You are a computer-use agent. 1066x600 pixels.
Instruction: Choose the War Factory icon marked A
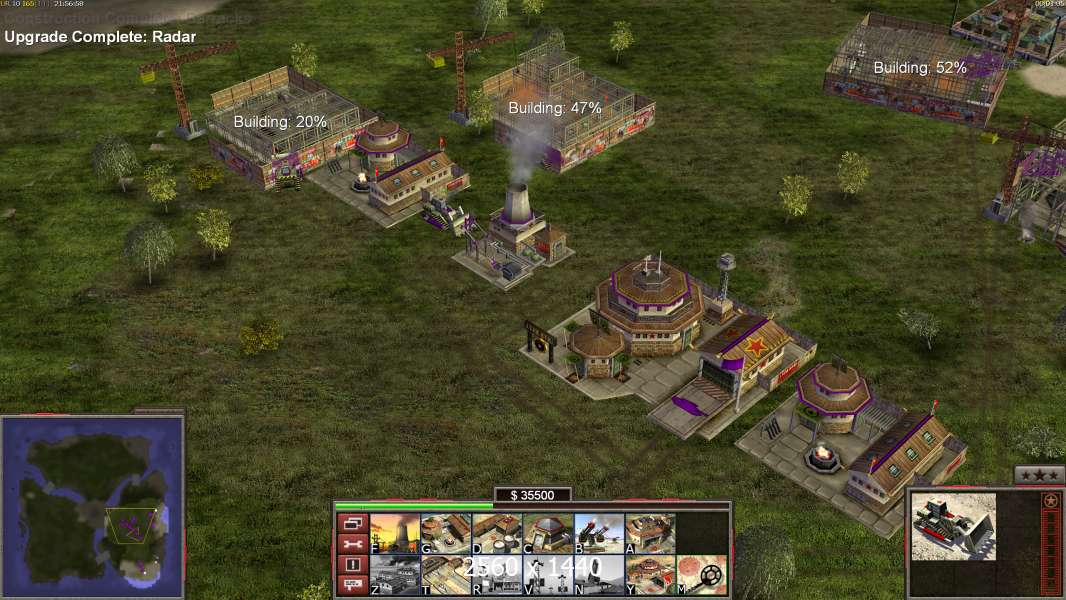tap(650, 534)
